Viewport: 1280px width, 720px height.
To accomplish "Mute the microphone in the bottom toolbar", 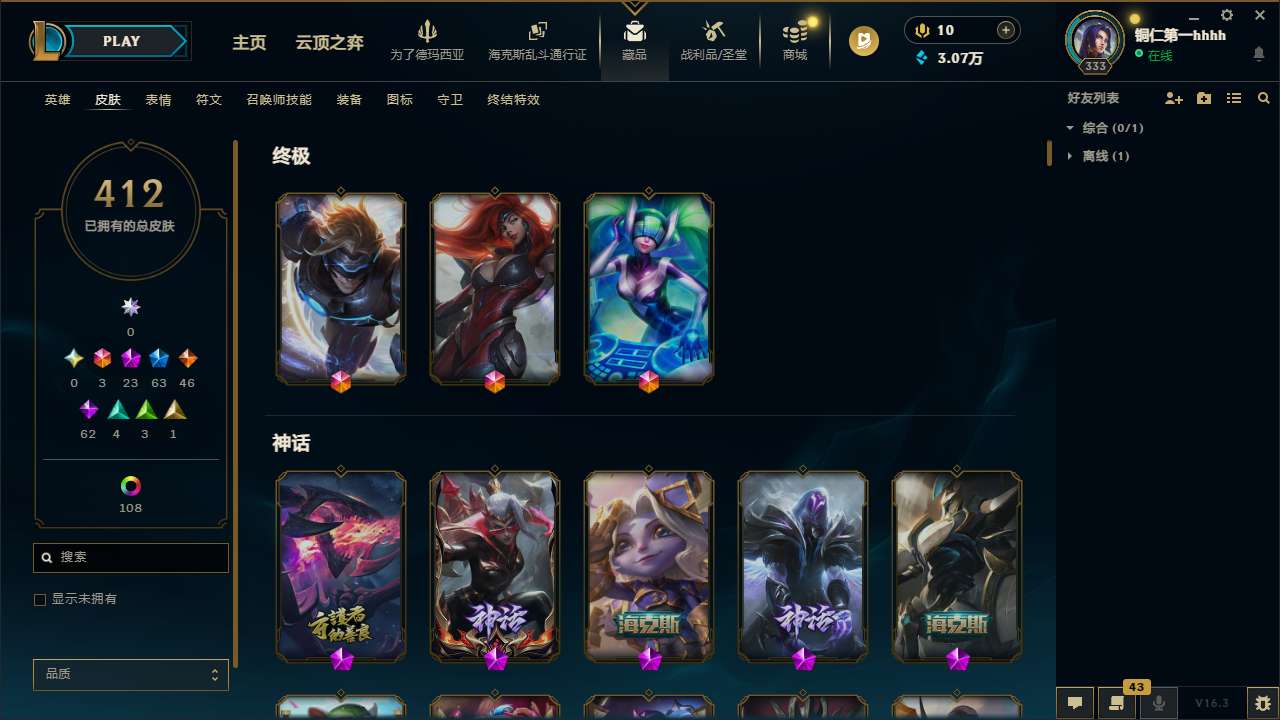I will (1159, 702).
